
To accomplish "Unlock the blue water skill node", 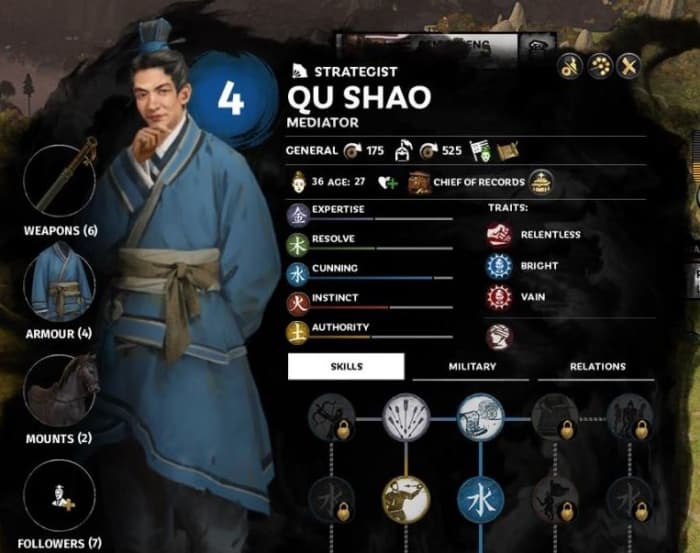I will pos(481,498).
